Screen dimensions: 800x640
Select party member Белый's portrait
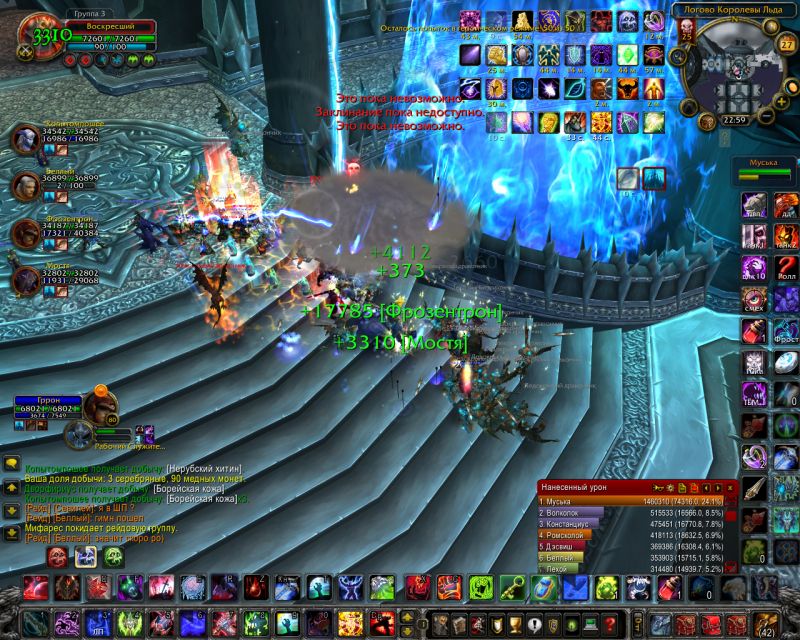pos(26,186)
